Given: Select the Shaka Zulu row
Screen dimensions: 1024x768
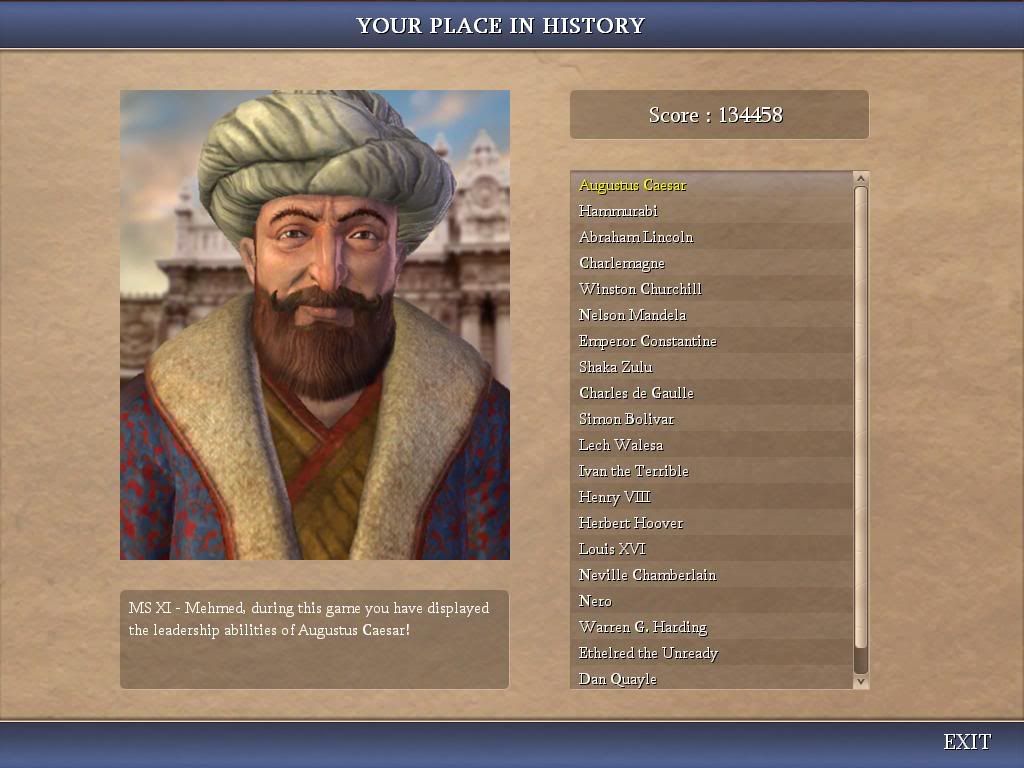Looking at the screenshot, I should click(x=615, y=367).
